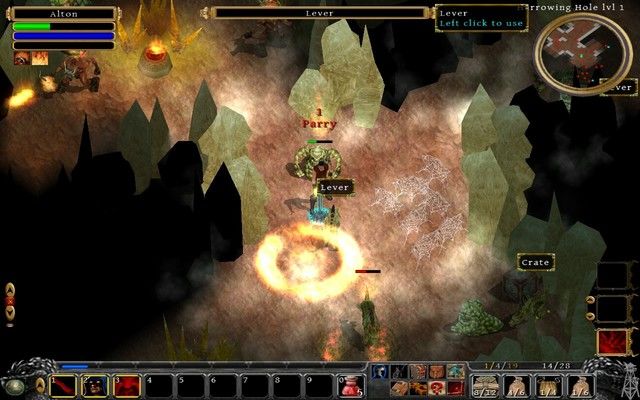Activate hotbar slot 2 masked face skill

click(95, 385)
